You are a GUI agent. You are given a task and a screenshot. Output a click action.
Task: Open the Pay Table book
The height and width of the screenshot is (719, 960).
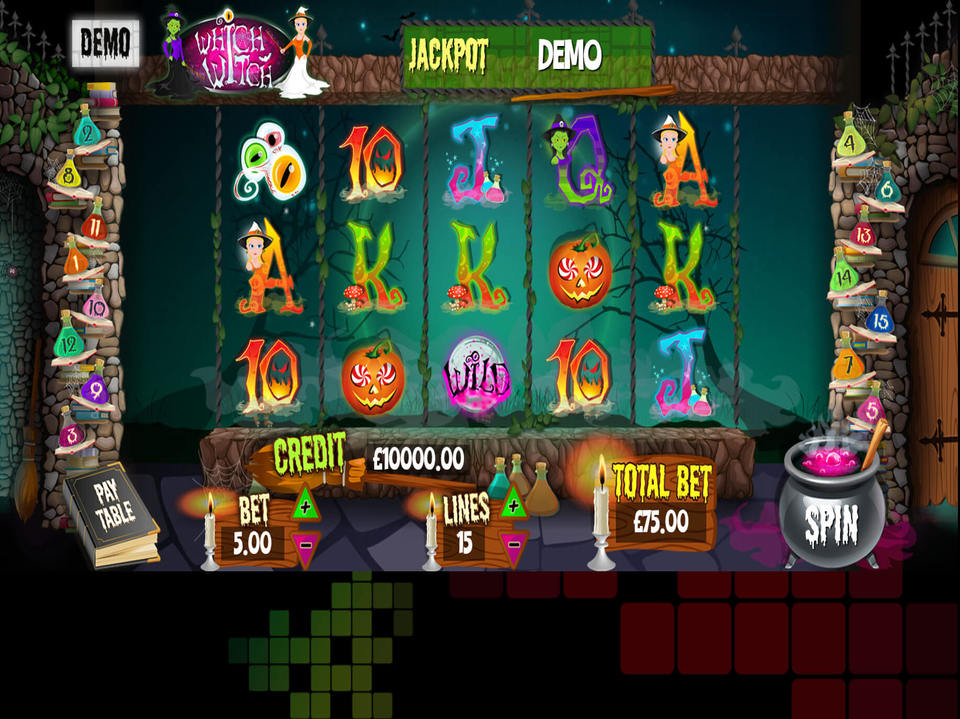(x=110, y=516)
